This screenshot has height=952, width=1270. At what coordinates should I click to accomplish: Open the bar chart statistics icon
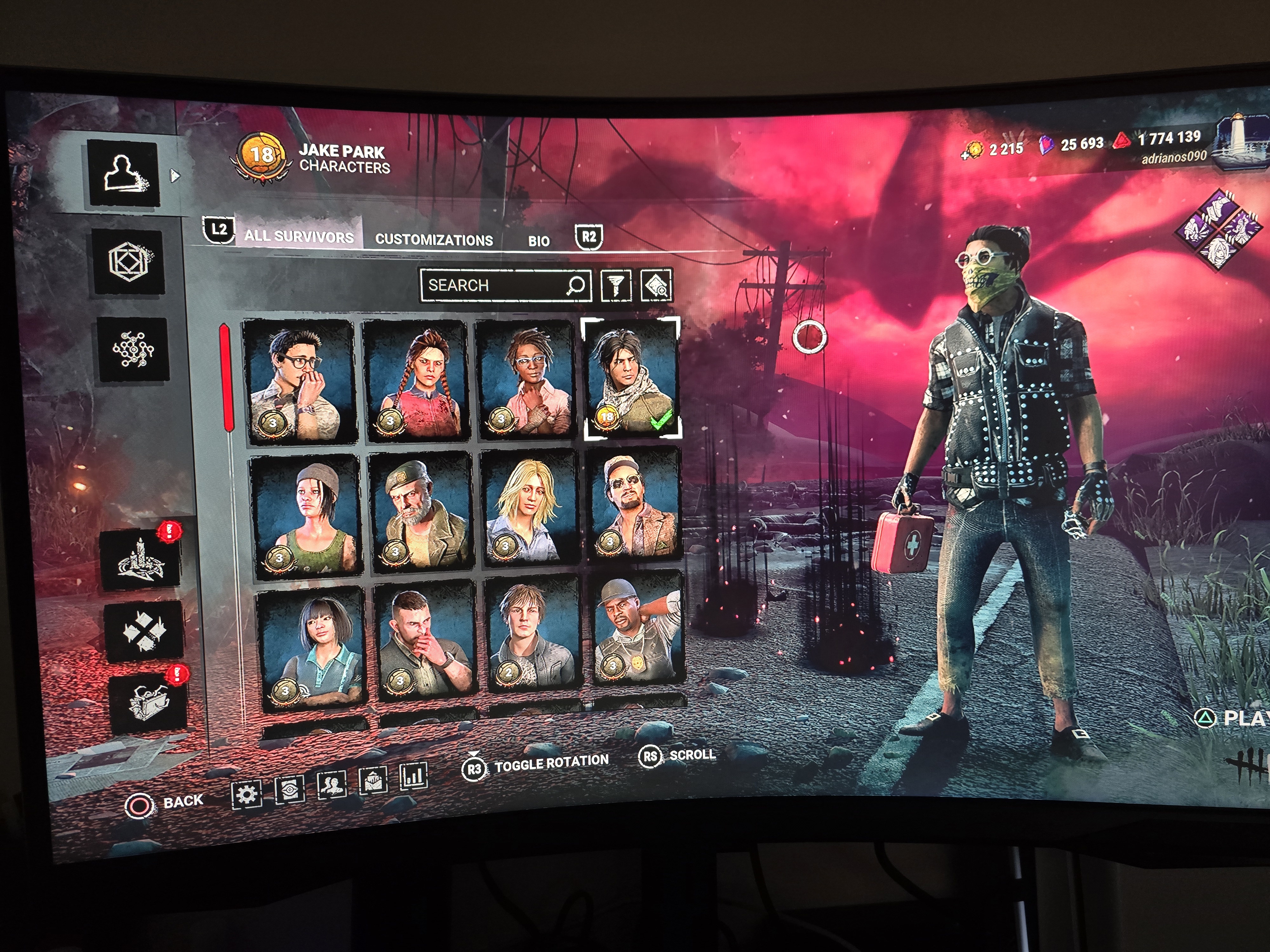(x=413, y=777)
